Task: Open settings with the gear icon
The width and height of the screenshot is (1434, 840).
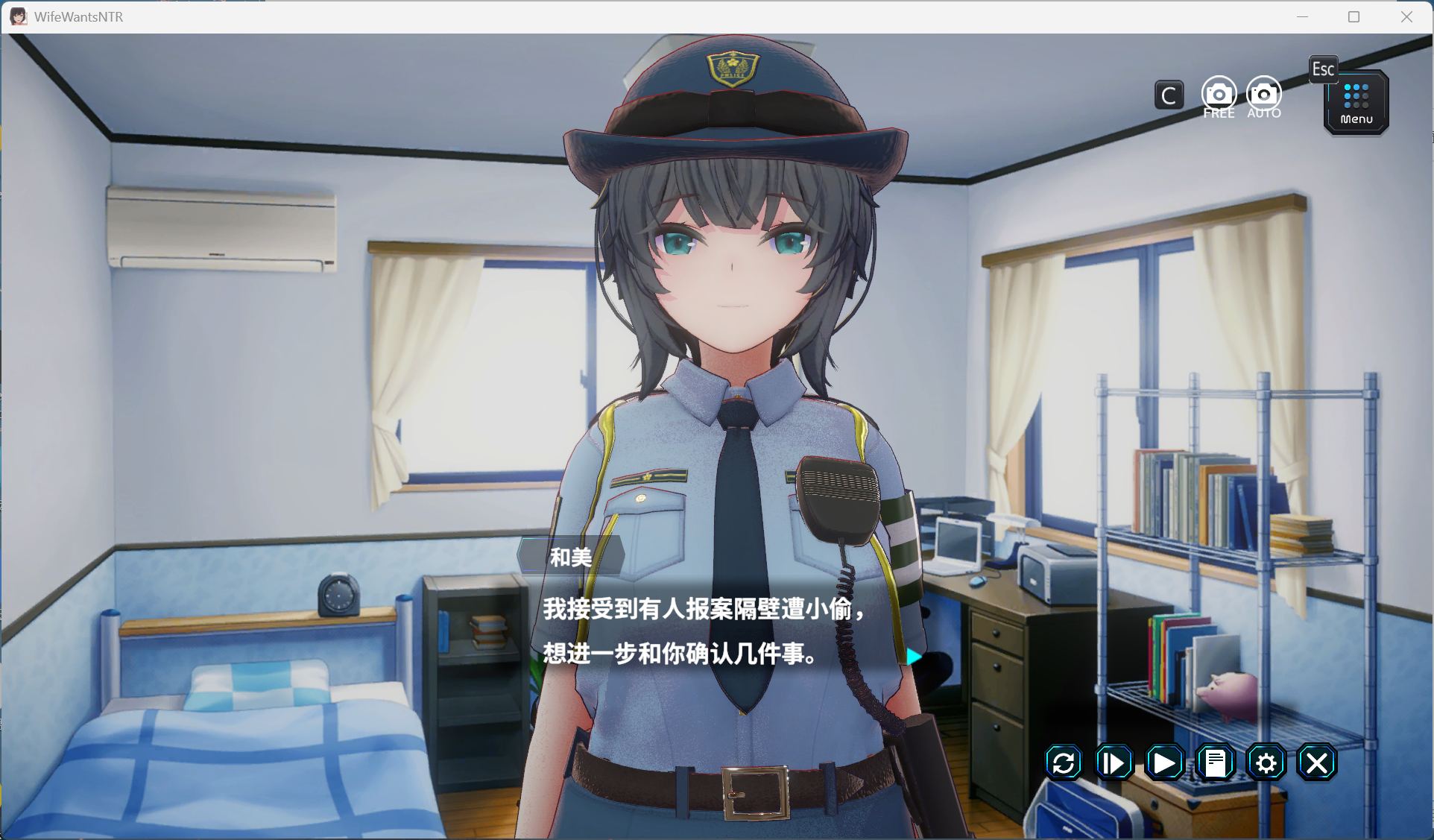Action: [1266, 762]
